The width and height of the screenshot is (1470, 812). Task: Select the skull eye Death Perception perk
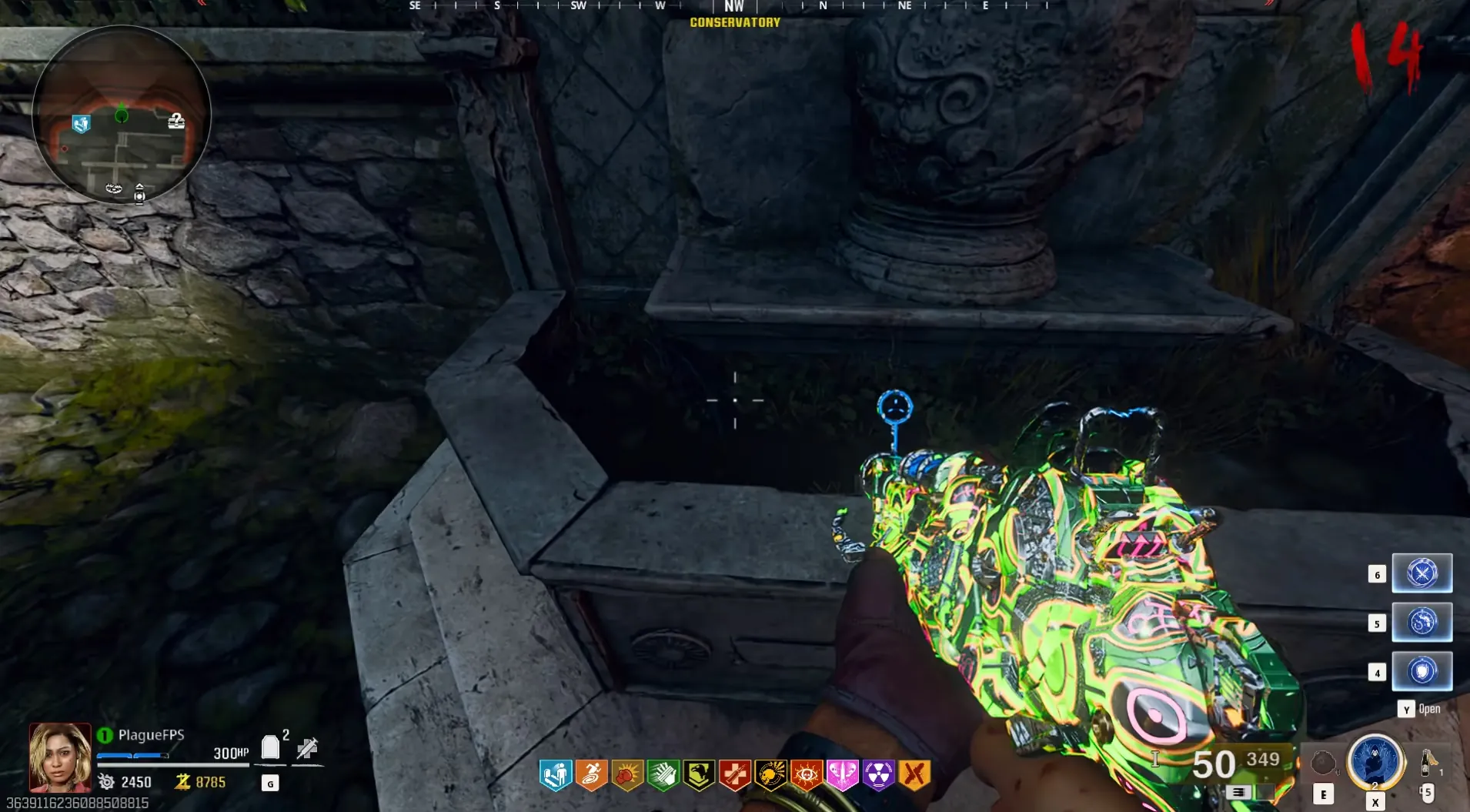coord(807,775)
